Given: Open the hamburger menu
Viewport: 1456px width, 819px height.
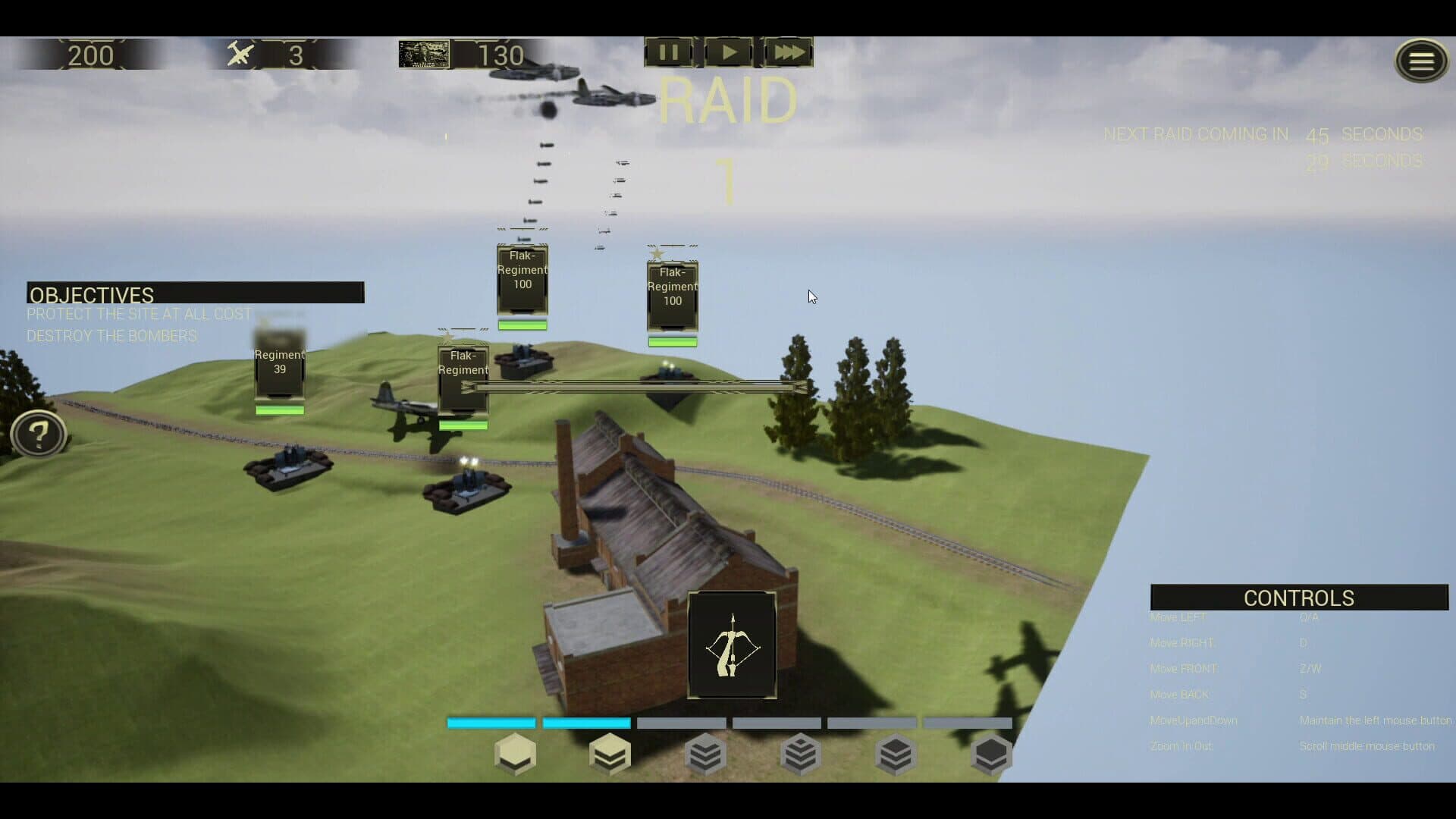Looking at the screenshot, I should (1421, 61).
